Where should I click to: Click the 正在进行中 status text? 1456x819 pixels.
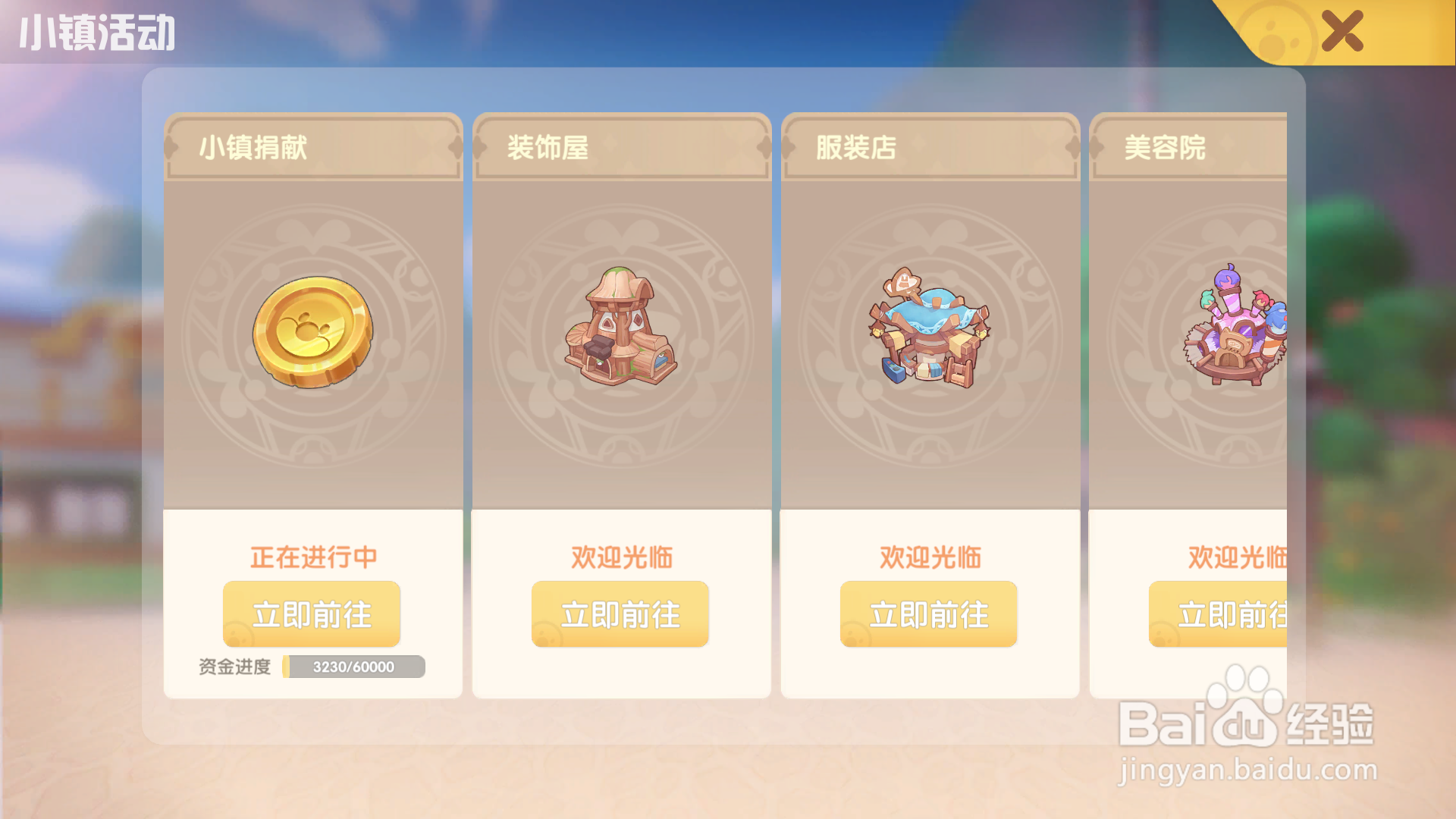pyautogui.click(x=312, y=556)
